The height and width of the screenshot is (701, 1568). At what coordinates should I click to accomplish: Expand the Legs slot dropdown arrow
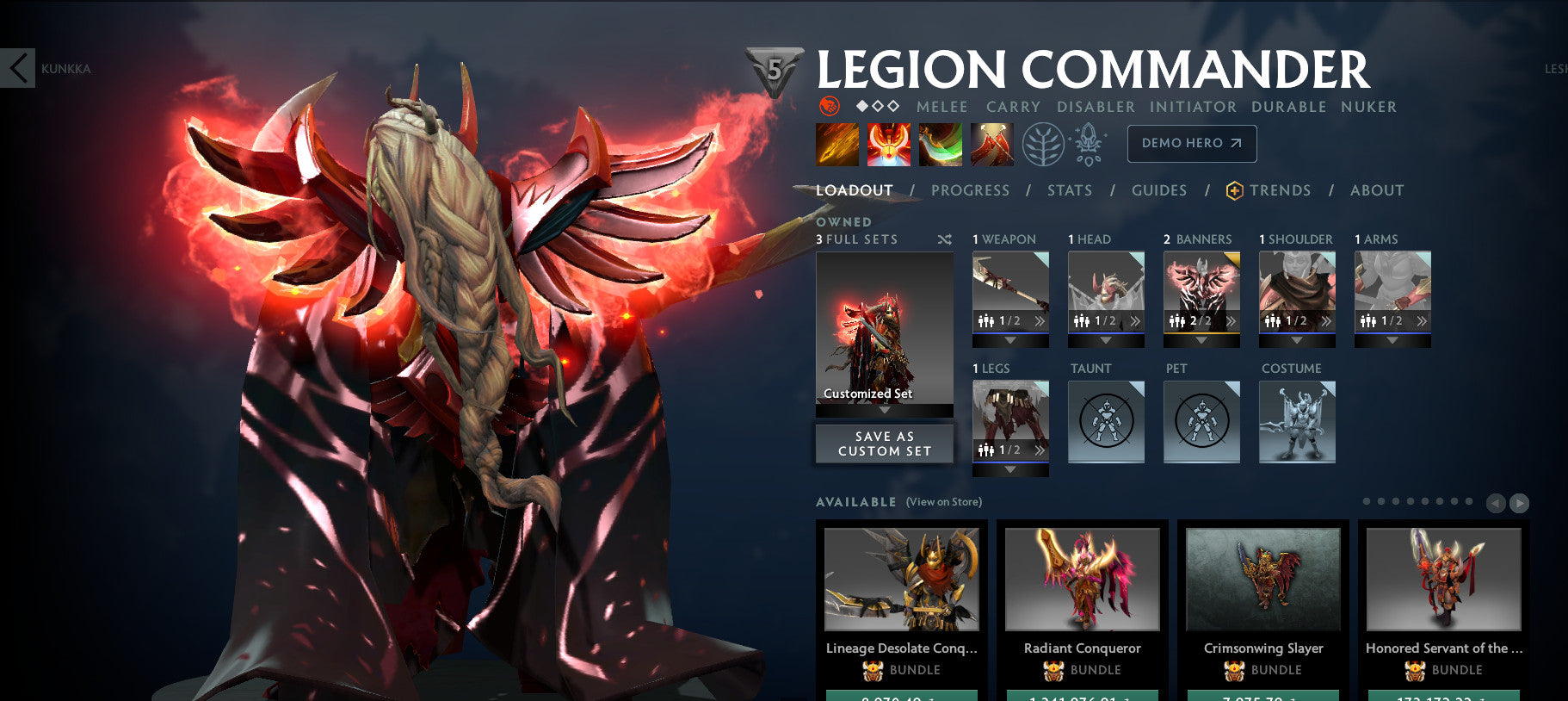[x=1009, y=468]
